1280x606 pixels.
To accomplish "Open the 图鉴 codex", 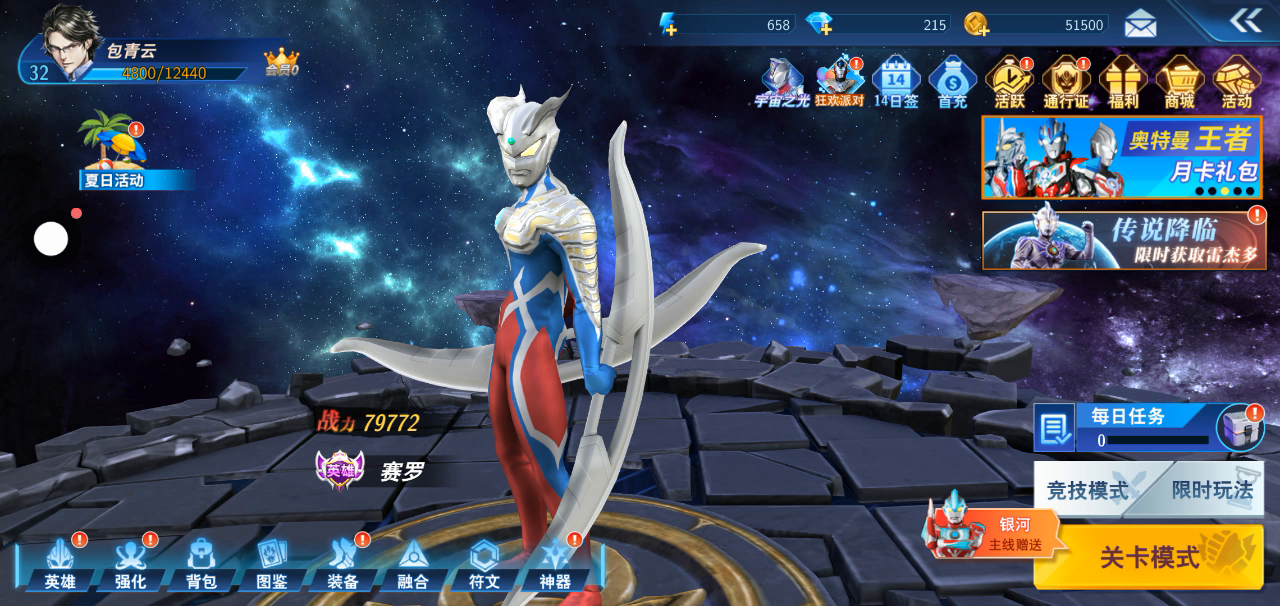I will click(272, 565).
